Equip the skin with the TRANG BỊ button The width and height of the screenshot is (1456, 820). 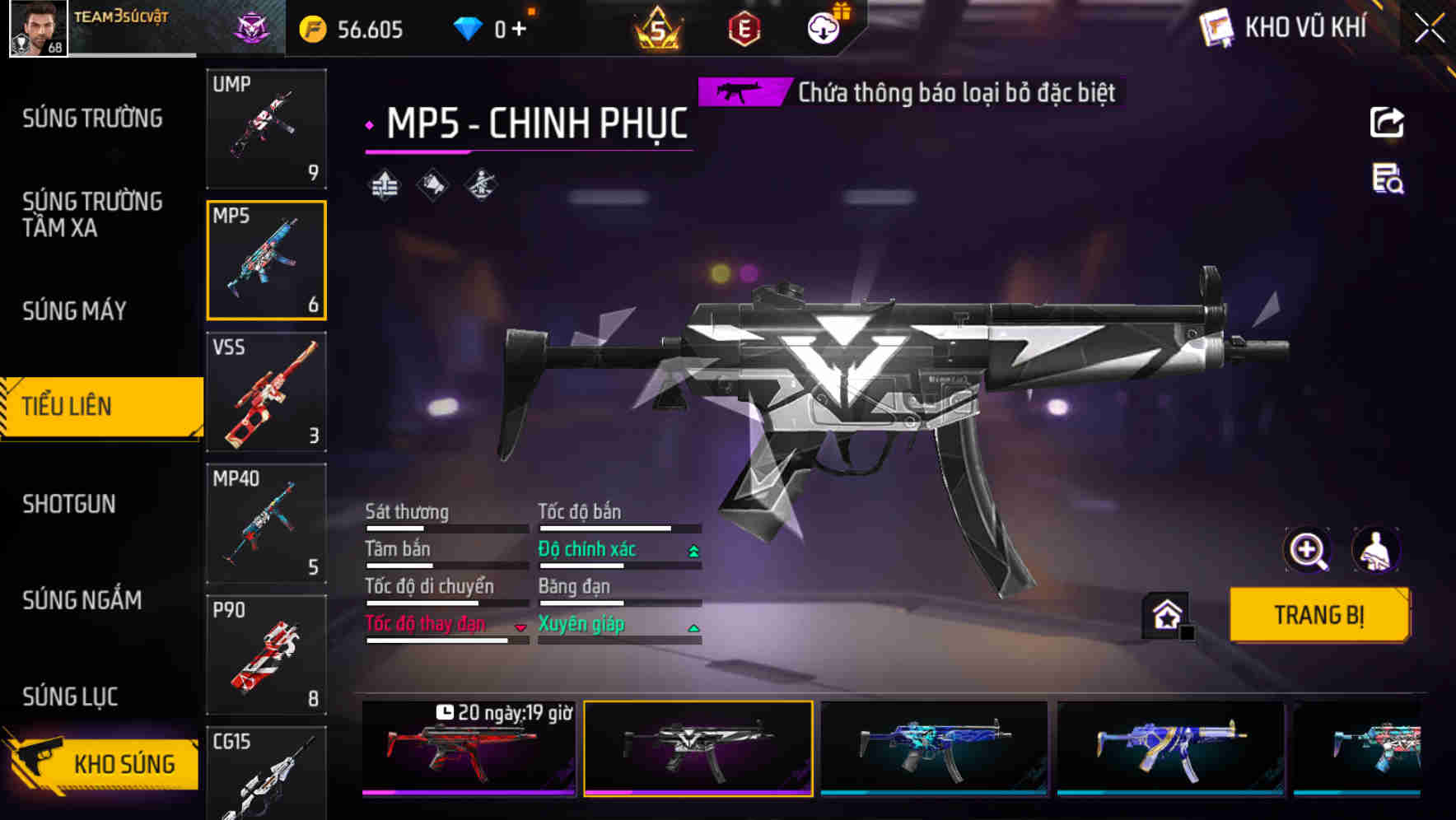coord(1318,615)
